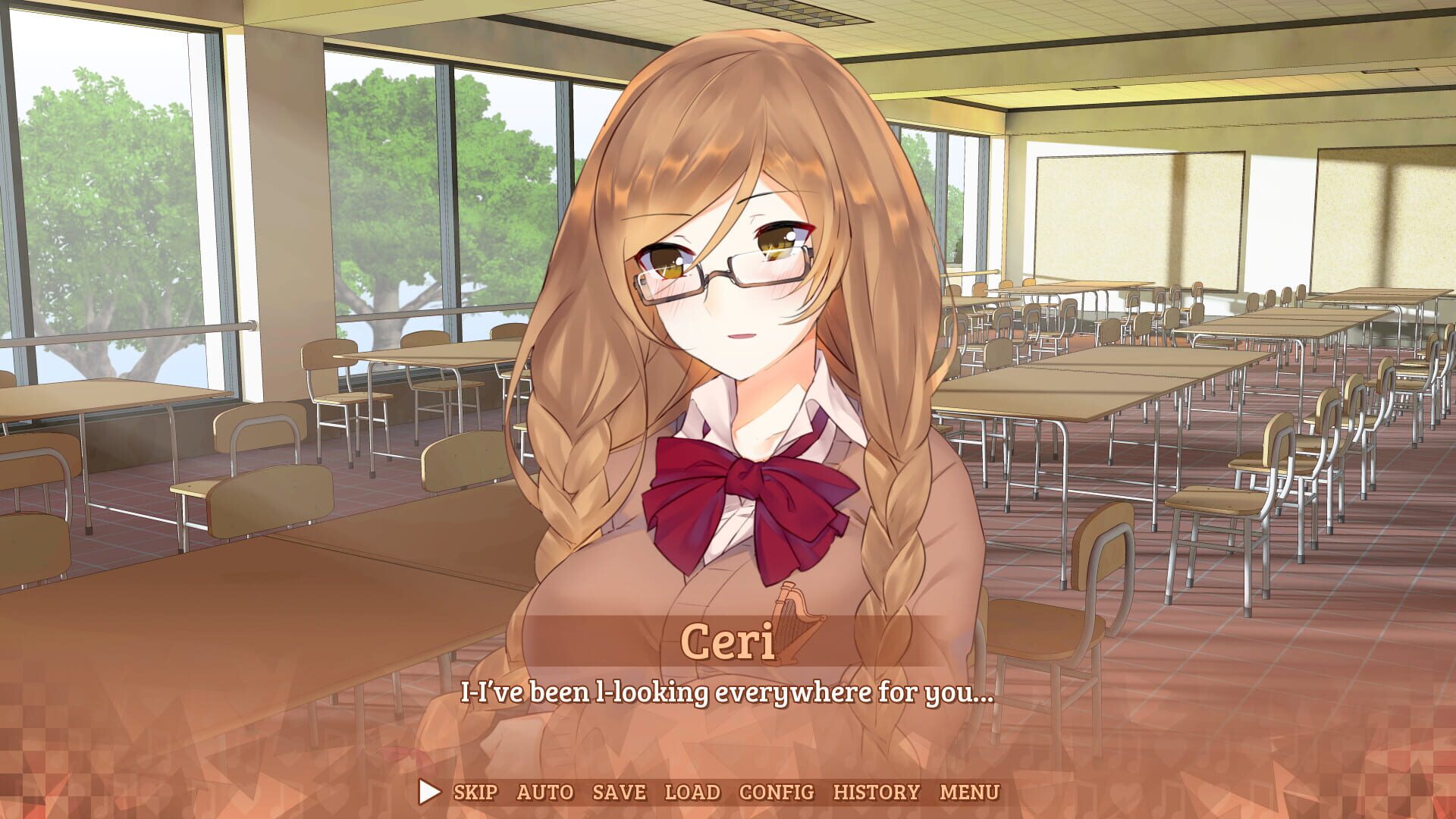The width and height of the screenshot is (1456, 819).
Task: Click SAVE in the bottom quick menu
Action: (x=620, y=791)
